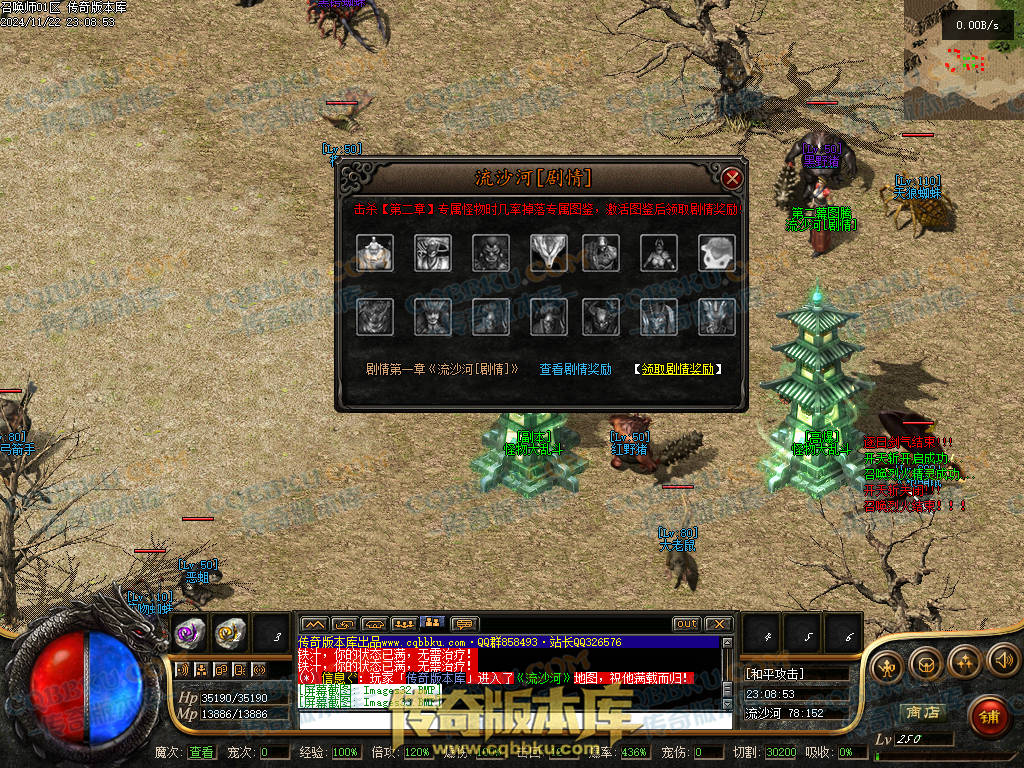The image size is (1024, 768).
Task: Select the white fox-mask monster portrait
Action: click(x=548, y=253)
